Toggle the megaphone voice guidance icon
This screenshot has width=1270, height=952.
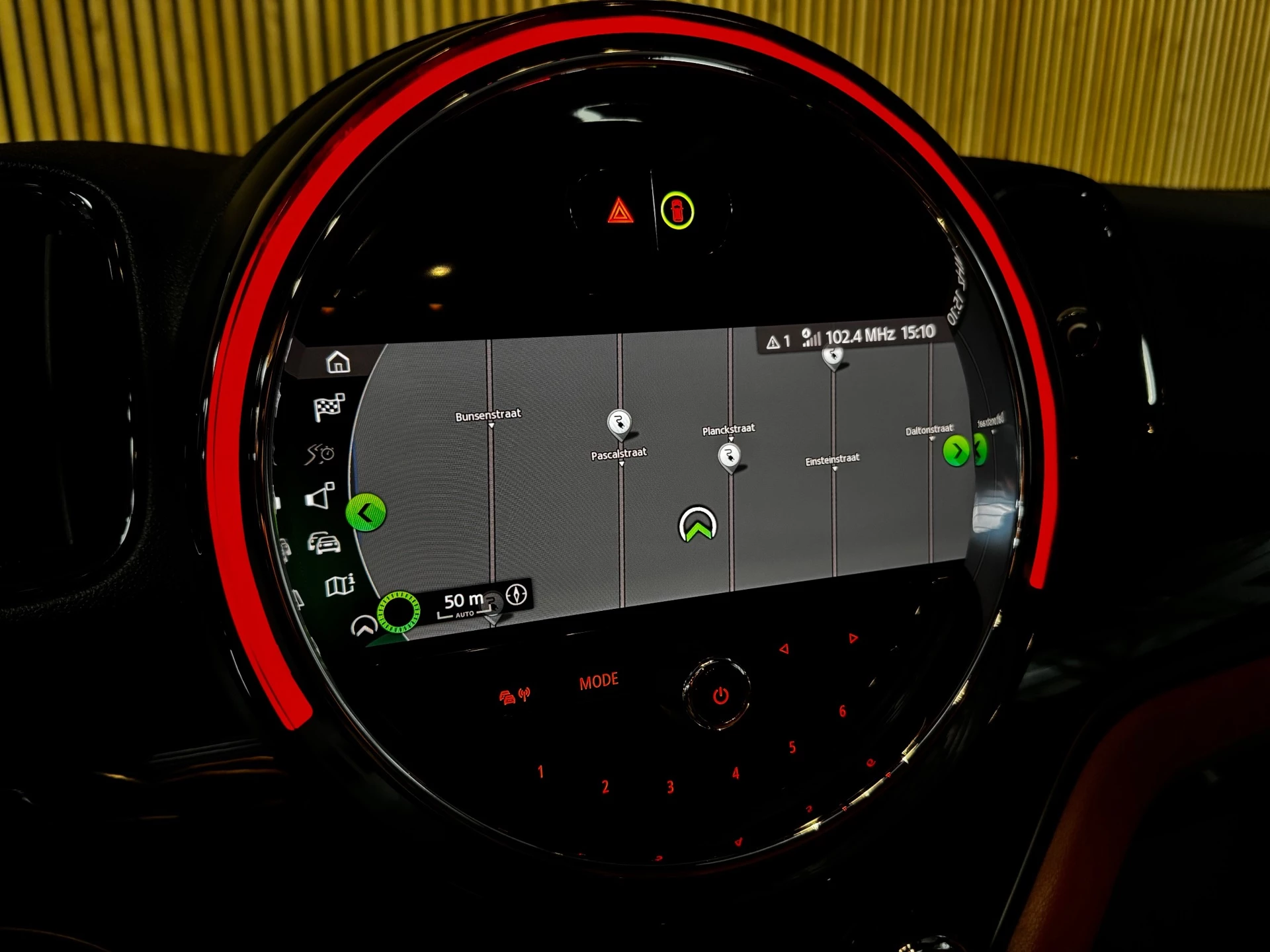[x=320, y=496]
